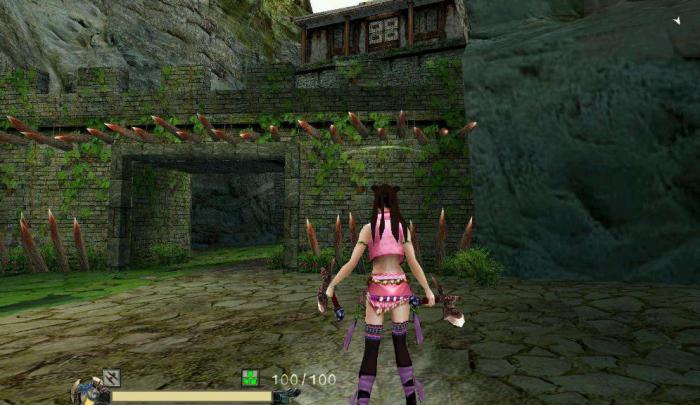Click the crossed weapons icon above the bar
700x405 pixels.
(111, 377)
